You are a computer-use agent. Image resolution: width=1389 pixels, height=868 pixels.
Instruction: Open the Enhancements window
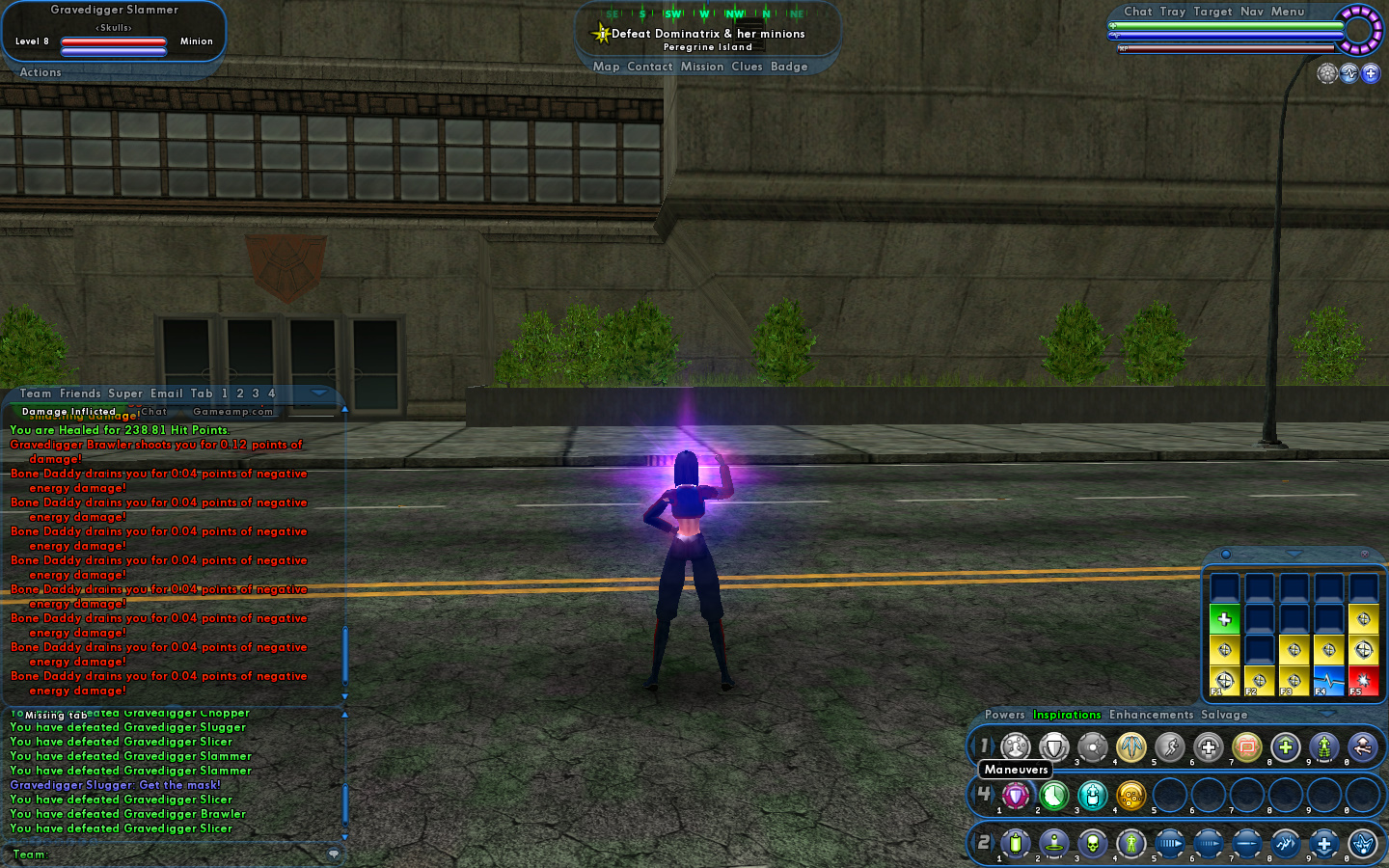click(1151, 715)
